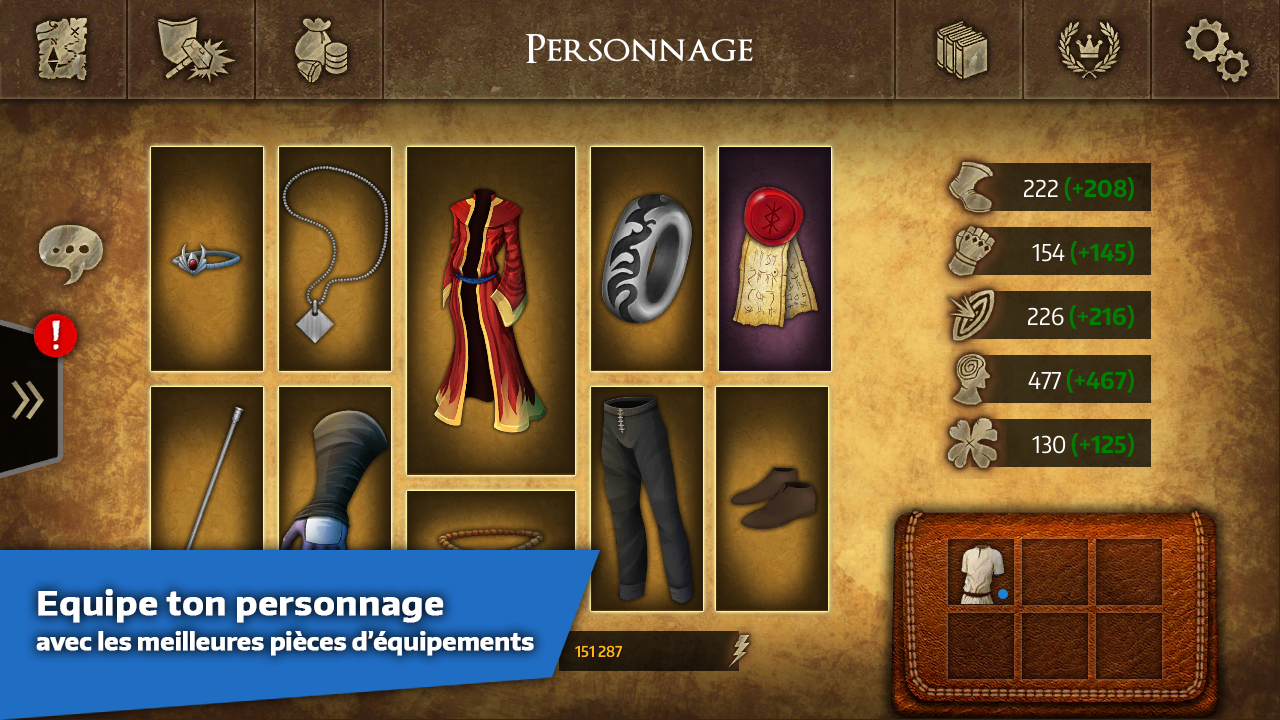Select the brown shoes slot
This screenshot has width=1280, height=720.
[772, 498]
